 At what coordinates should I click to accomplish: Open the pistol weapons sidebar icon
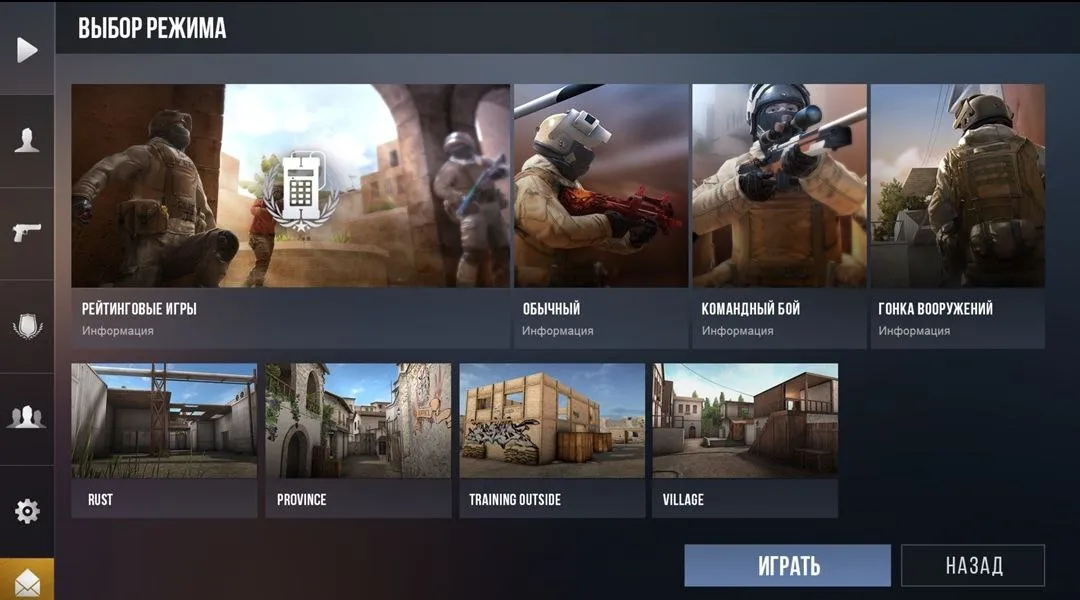tap(27, 233)
